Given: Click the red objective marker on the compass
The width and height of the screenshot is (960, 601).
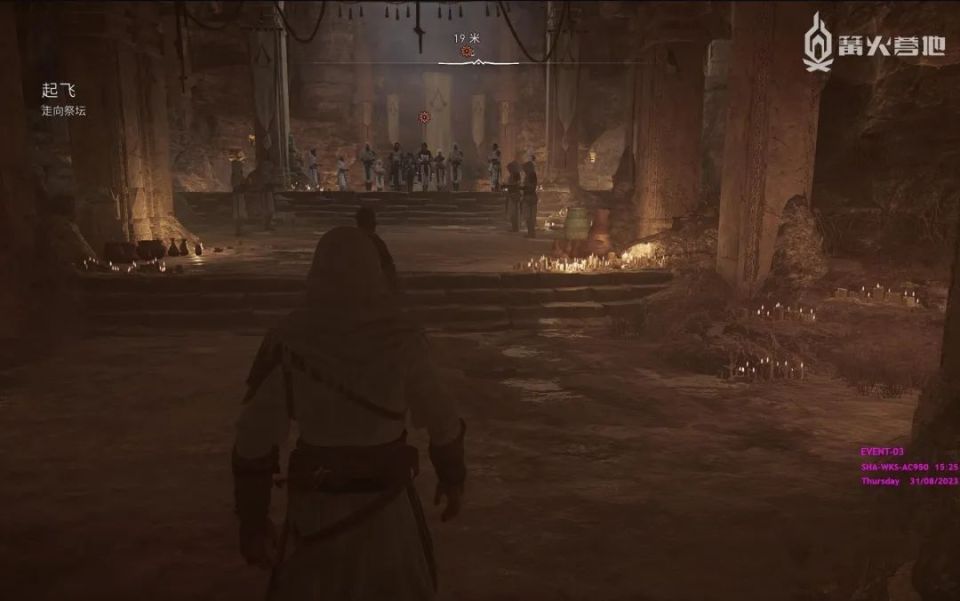Looking at the screenshot, I should coord(466,51).
